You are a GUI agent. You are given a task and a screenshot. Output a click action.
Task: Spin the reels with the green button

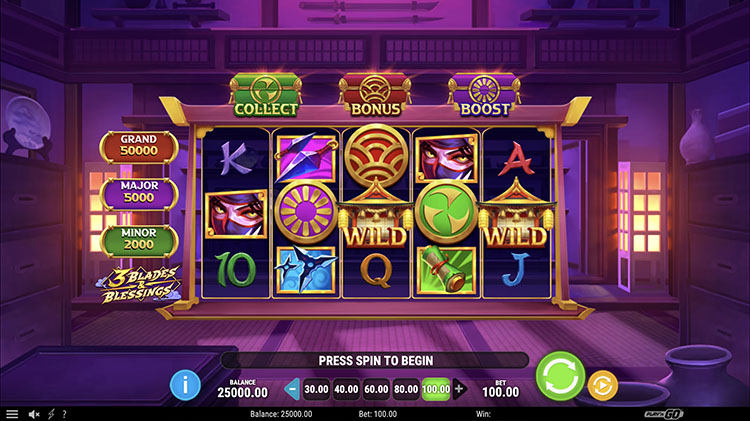pos(560,377)
